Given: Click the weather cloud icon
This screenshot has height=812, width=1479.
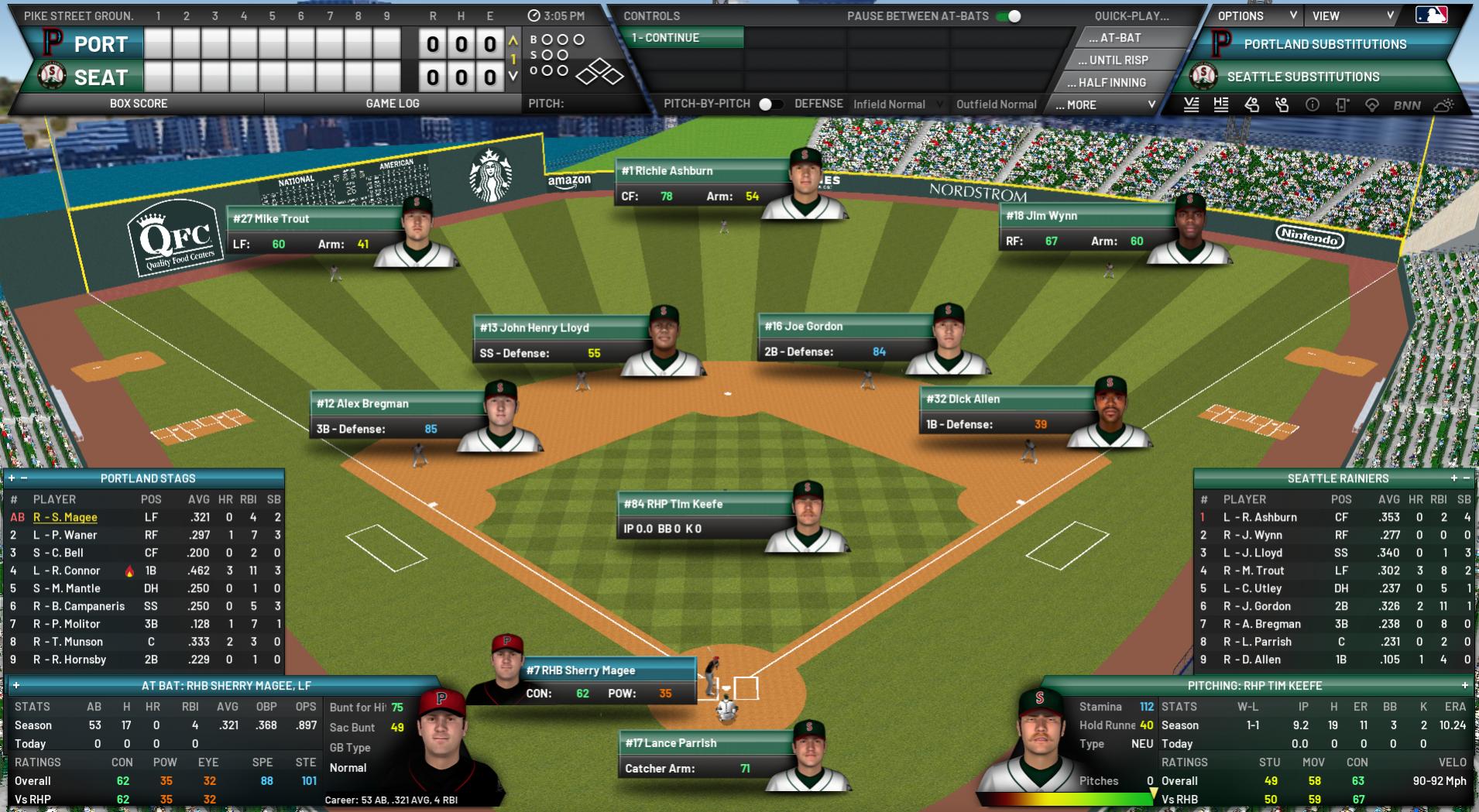Looking at the screenshot, I should click(x=1443, y=105).
